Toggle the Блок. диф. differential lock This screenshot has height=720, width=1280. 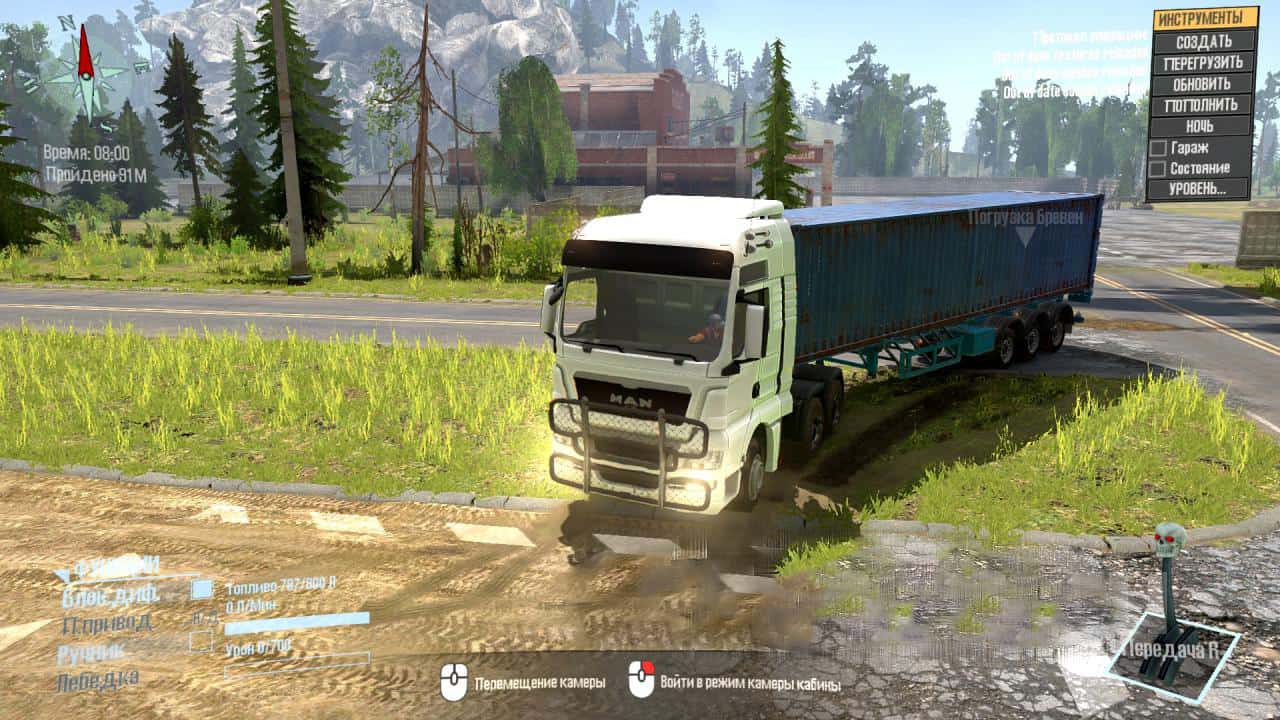(202, 590)
